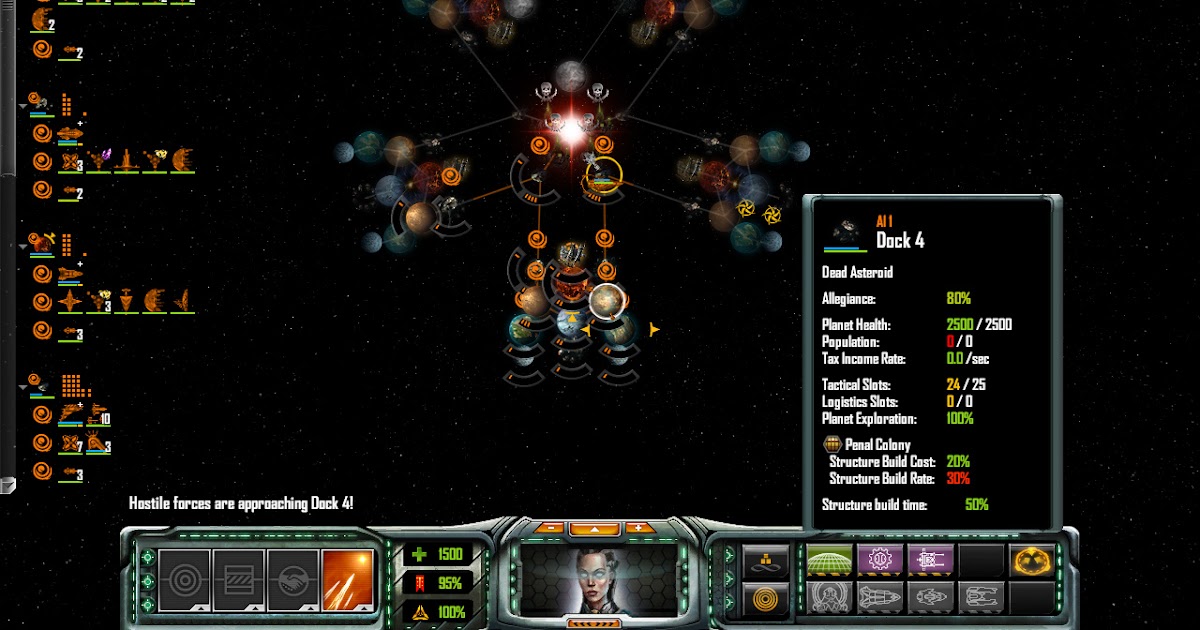This screenshot has width=1200, height=630.
Task: Click the Dock 4 planet icon in info panel
Action: click(846, 234)
